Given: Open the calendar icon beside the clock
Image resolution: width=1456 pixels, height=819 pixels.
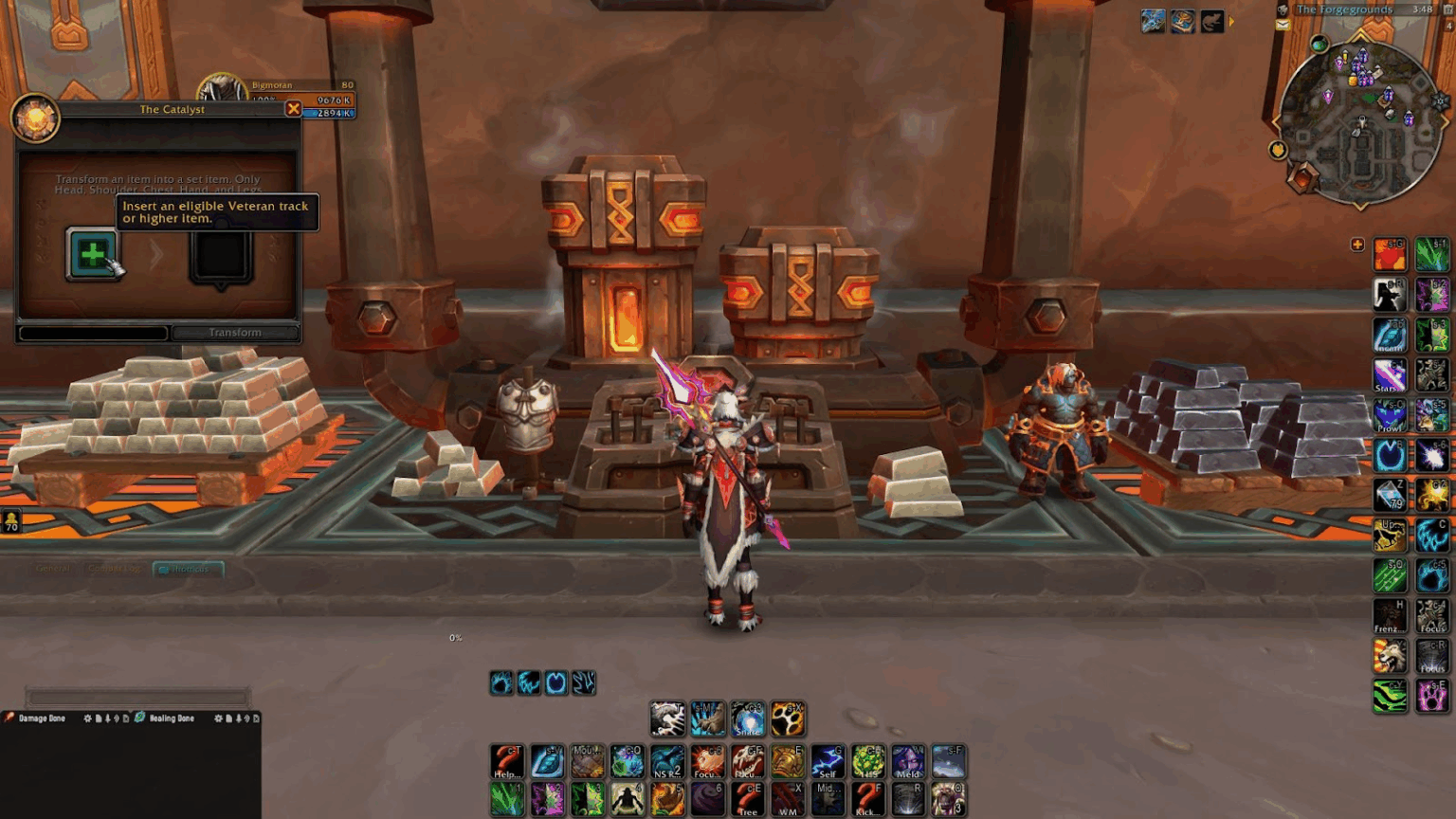Looking at the screenshot, I should pyautogui.click(x=1447, y=9).
